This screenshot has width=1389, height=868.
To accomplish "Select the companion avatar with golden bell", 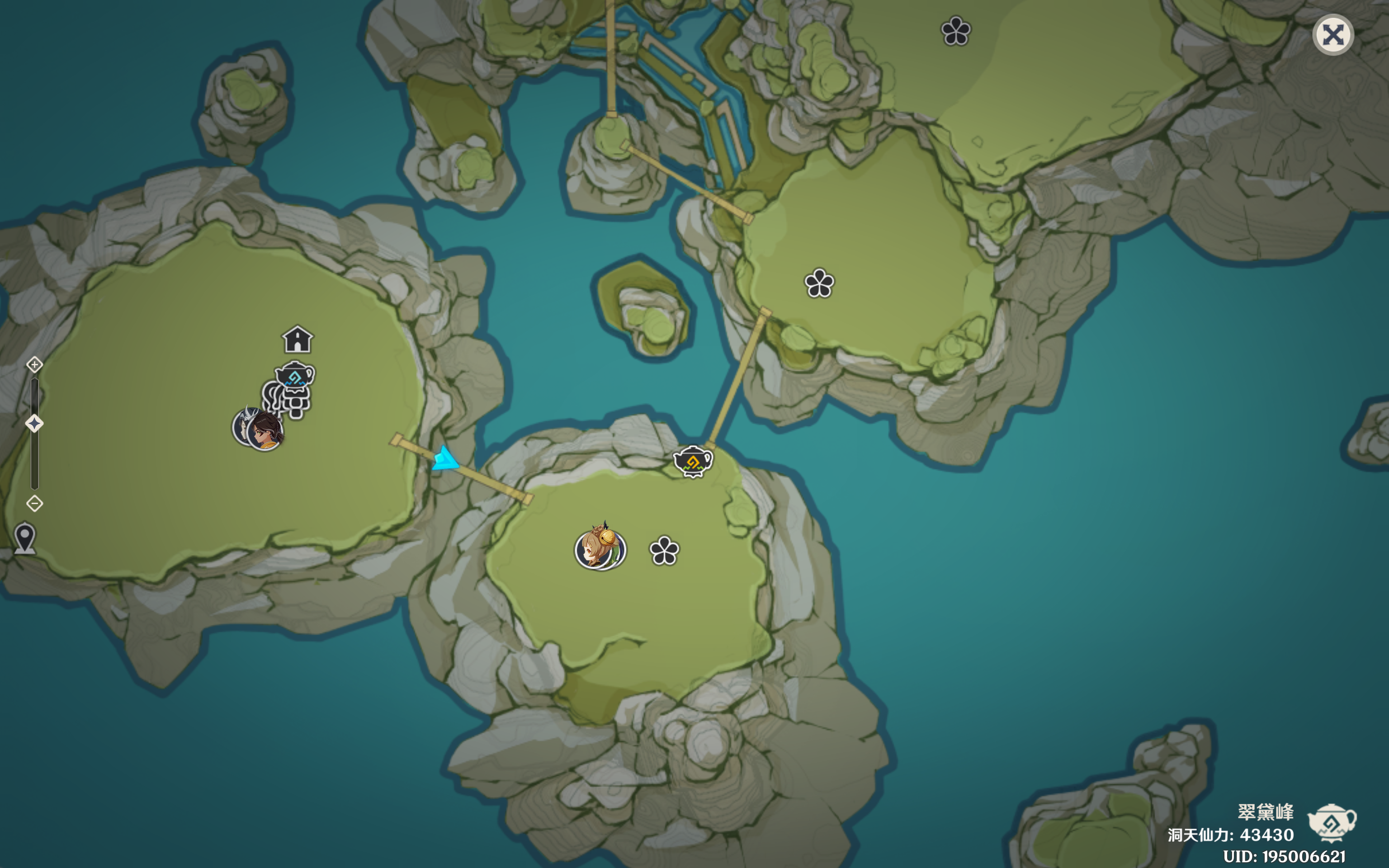I will 599,549.
